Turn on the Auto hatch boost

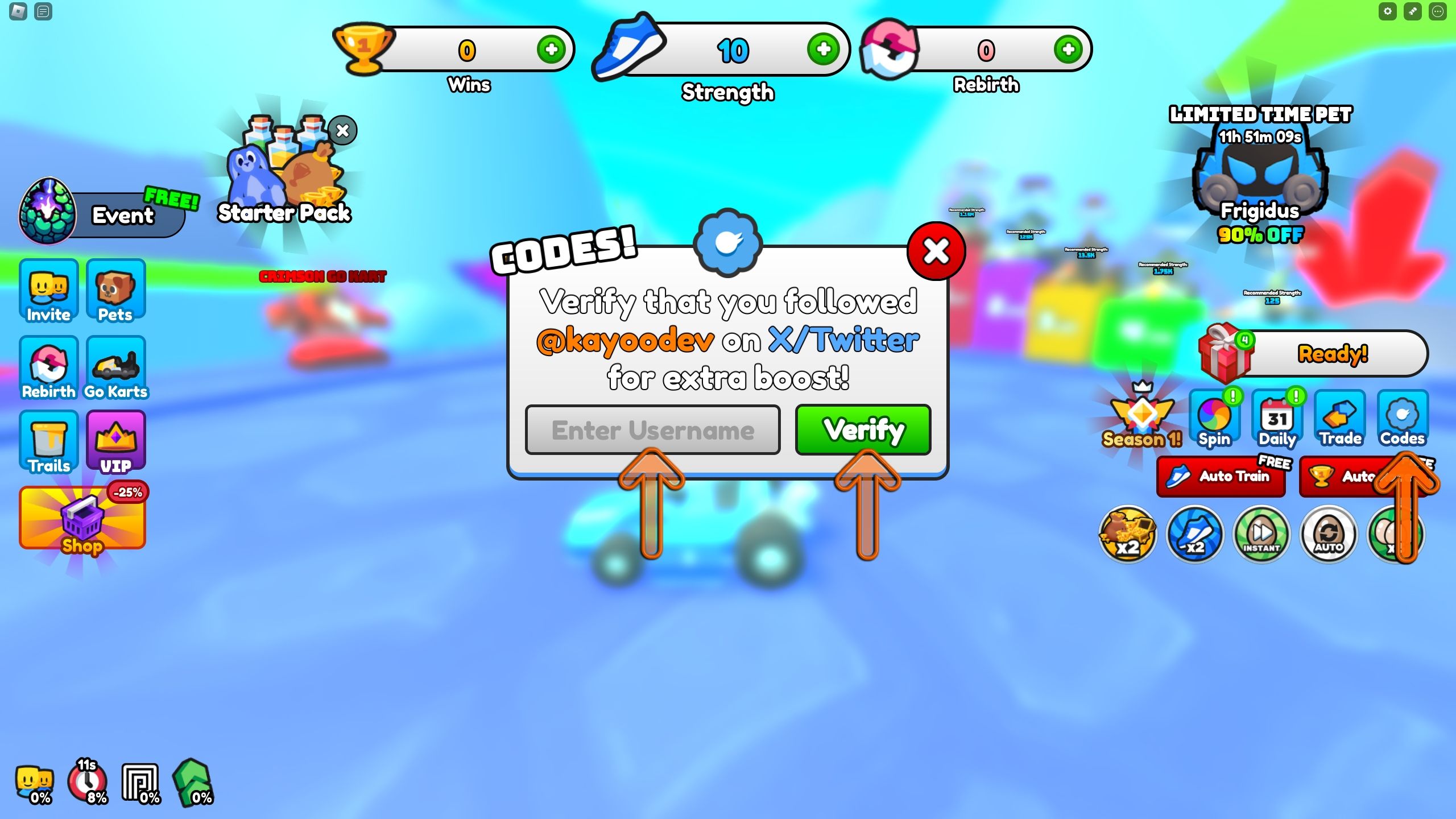click(1329, 535)
